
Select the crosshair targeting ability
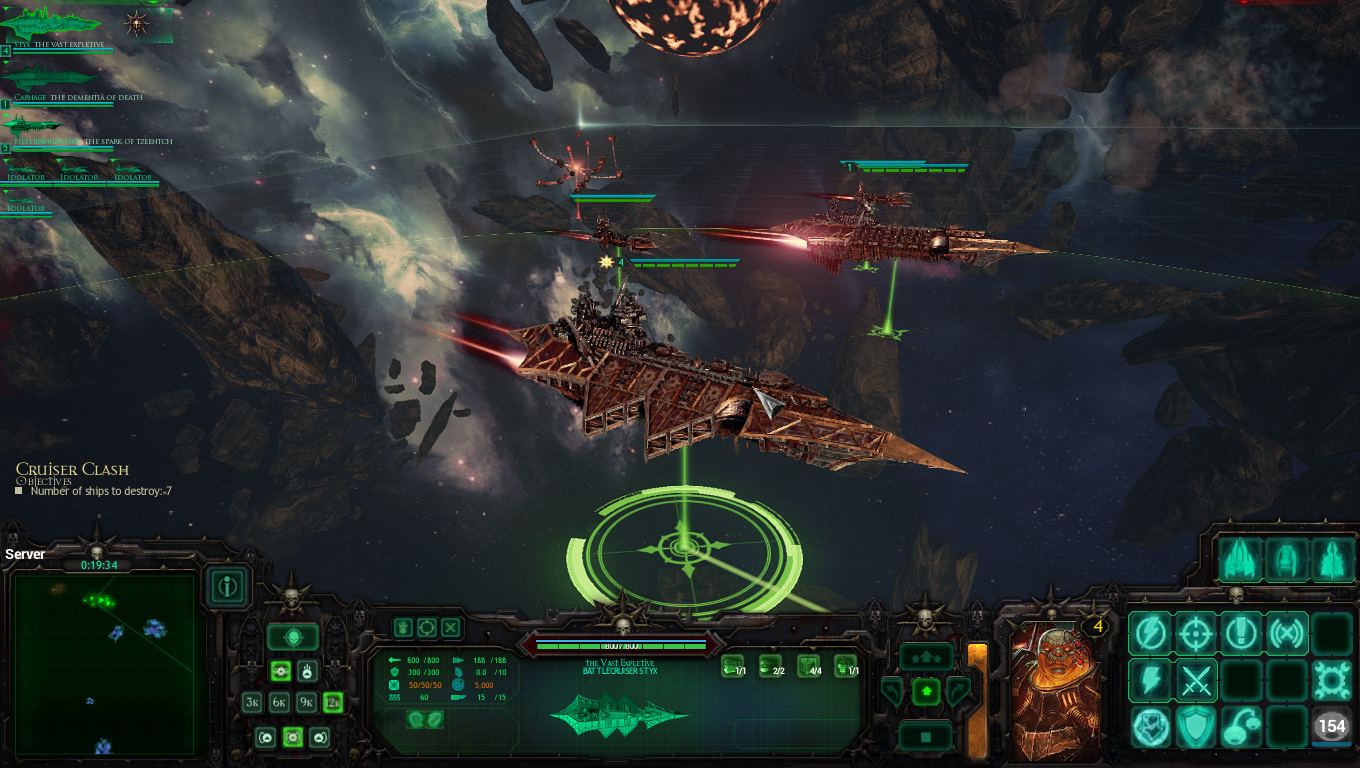[x=1197, y=633]
